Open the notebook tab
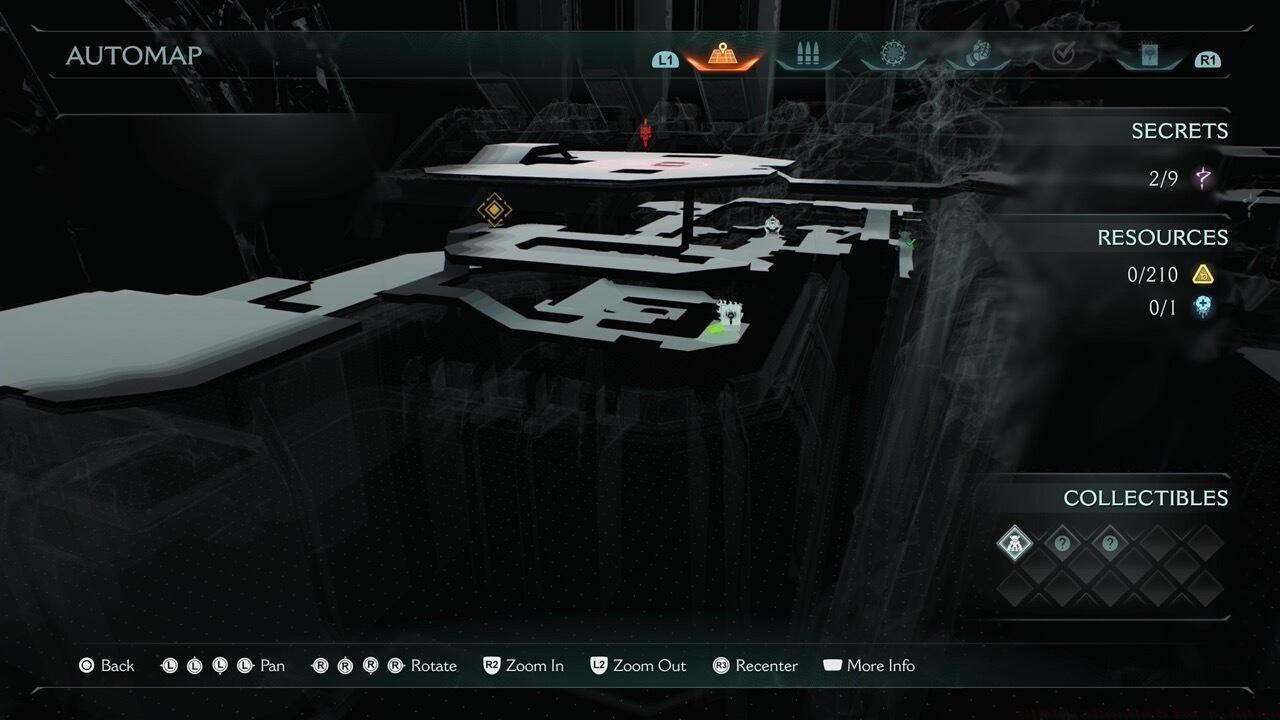Screen dimensions: 1280x720 point(1149,55)
